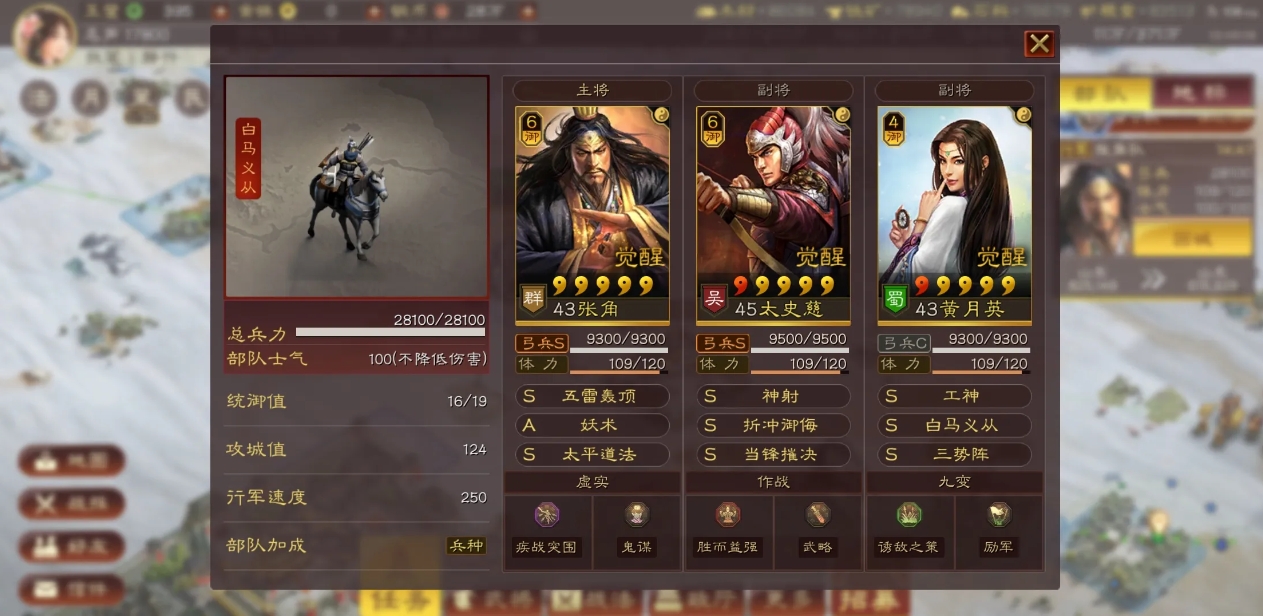
Task: Show the 兵种 troop bonus details
Action: click(466, 546)
